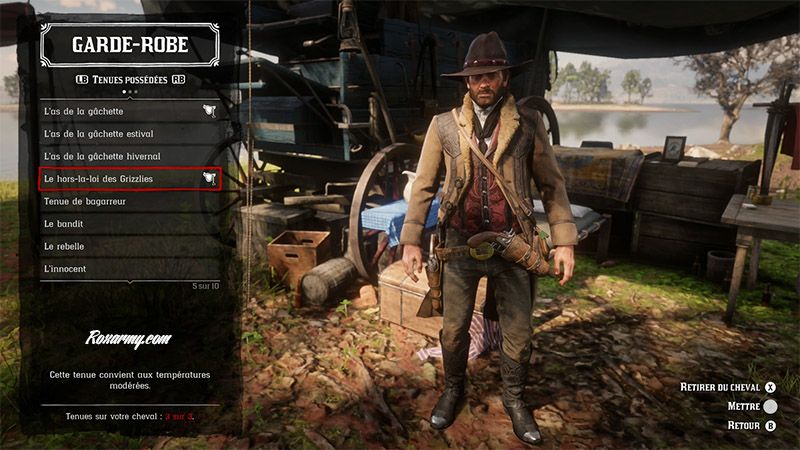
Task: Go back with the Retour option
Action: coord(751,425)
